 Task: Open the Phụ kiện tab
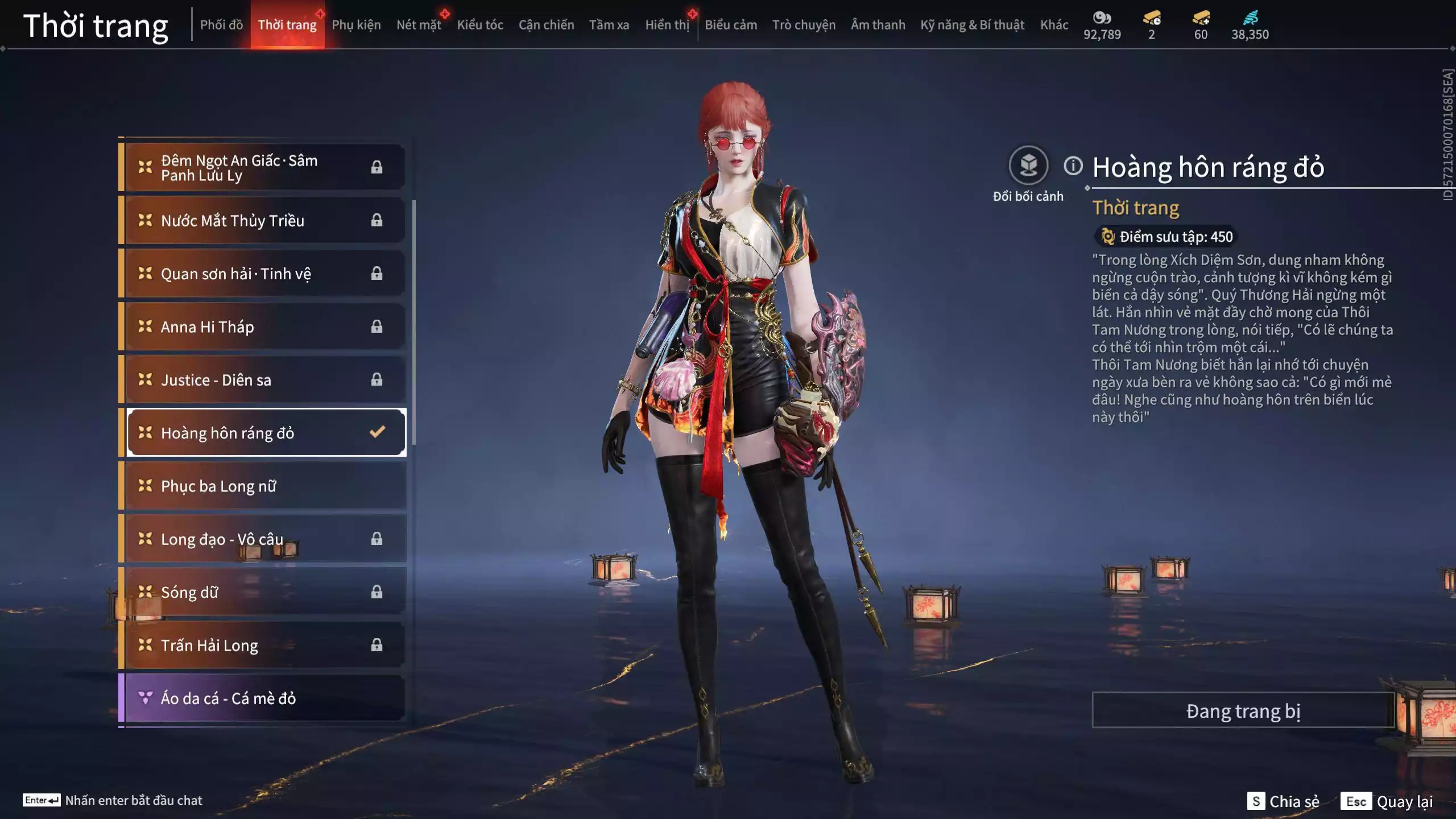click(356, 25)
